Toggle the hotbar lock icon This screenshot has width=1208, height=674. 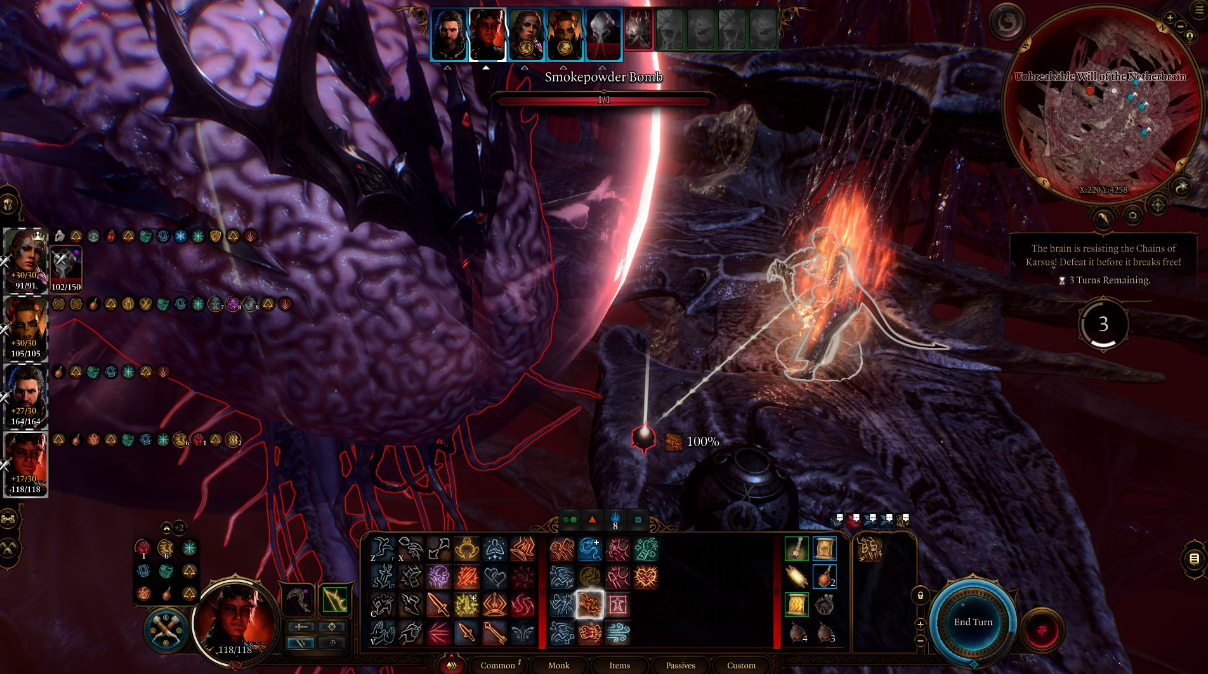920,597
